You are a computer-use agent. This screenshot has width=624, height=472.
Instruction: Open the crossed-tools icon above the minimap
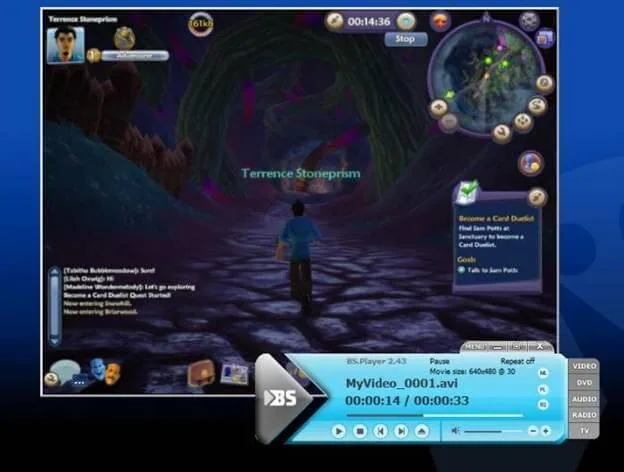click(x=529, y=19)
